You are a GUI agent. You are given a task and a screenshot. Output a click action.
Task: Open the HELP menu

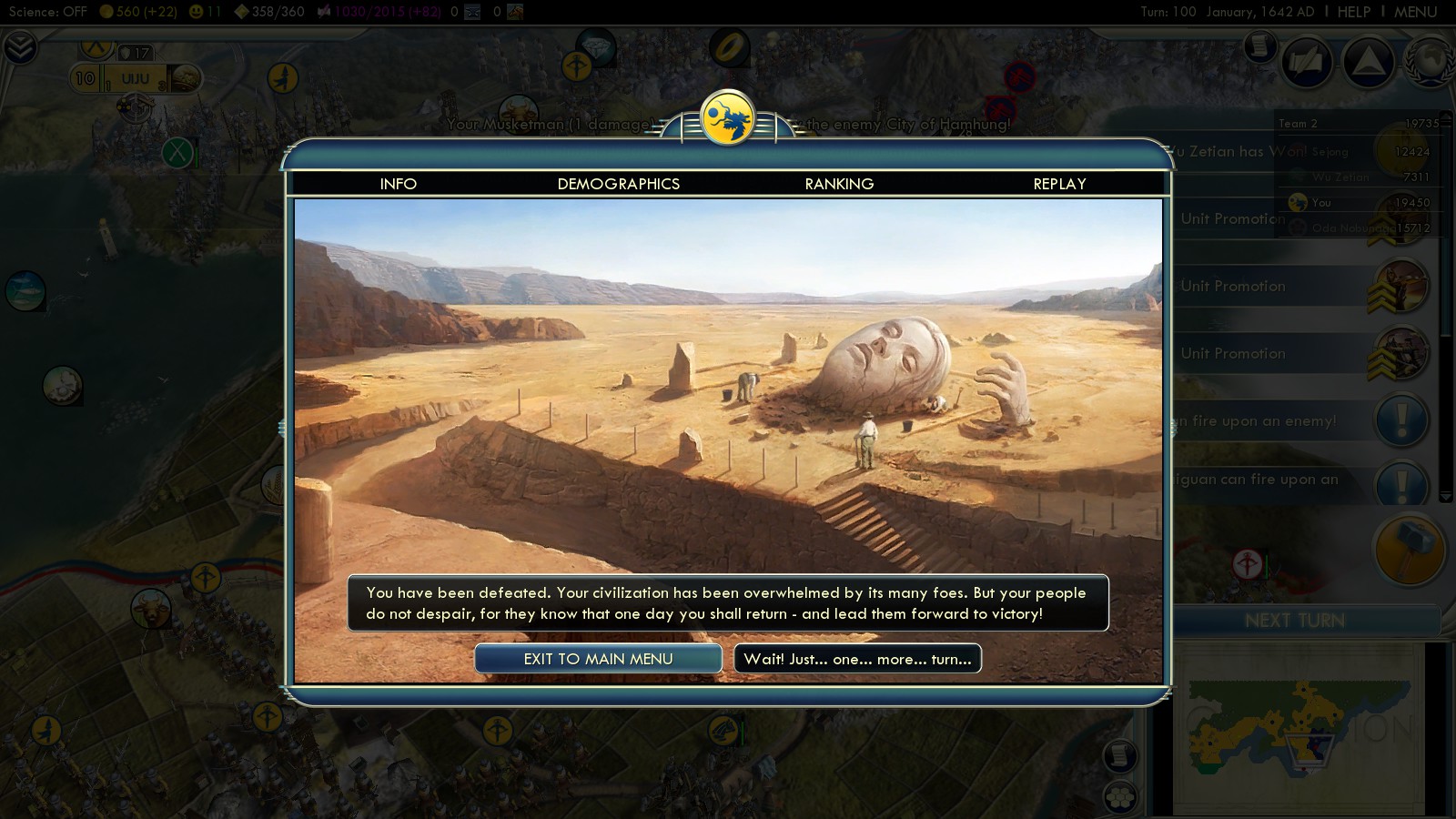tap(1353, 12)
